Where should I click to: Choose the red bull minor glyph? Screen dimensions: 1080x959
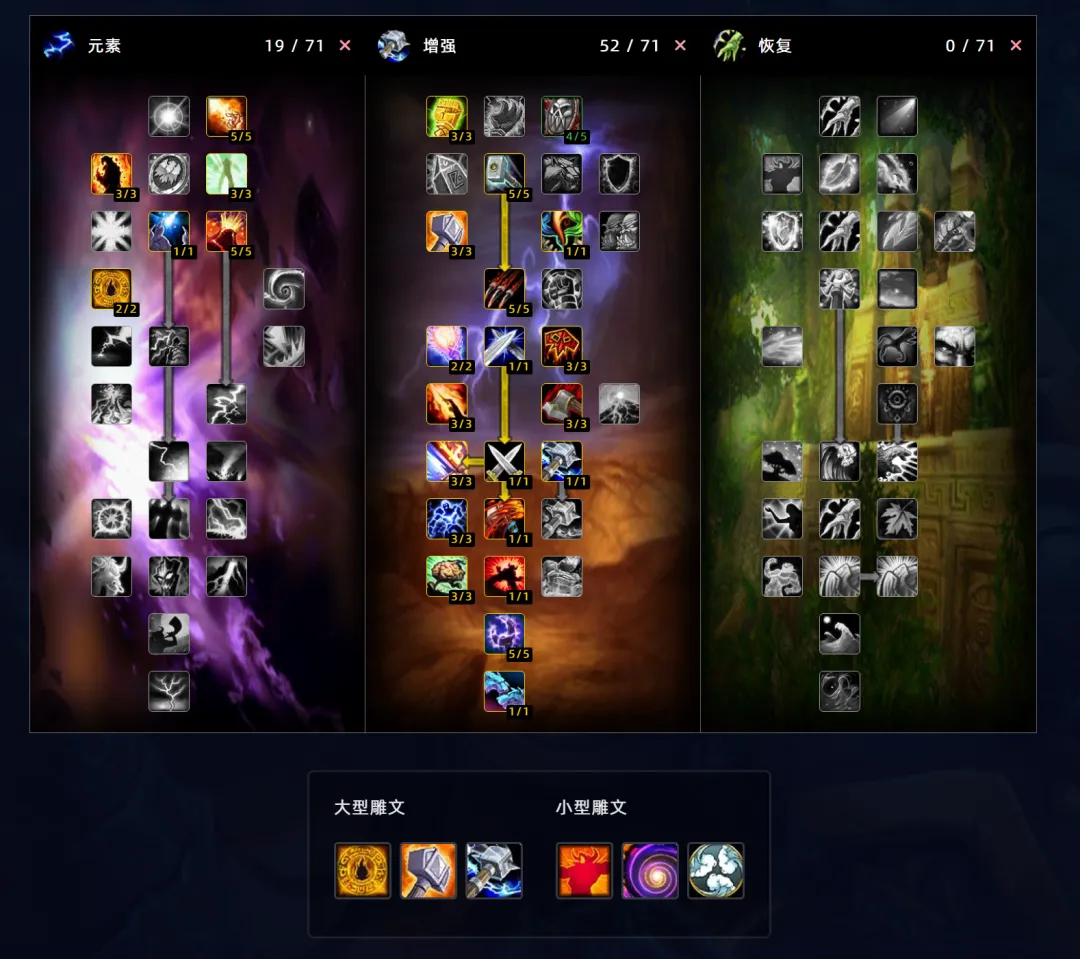point(585,870)
